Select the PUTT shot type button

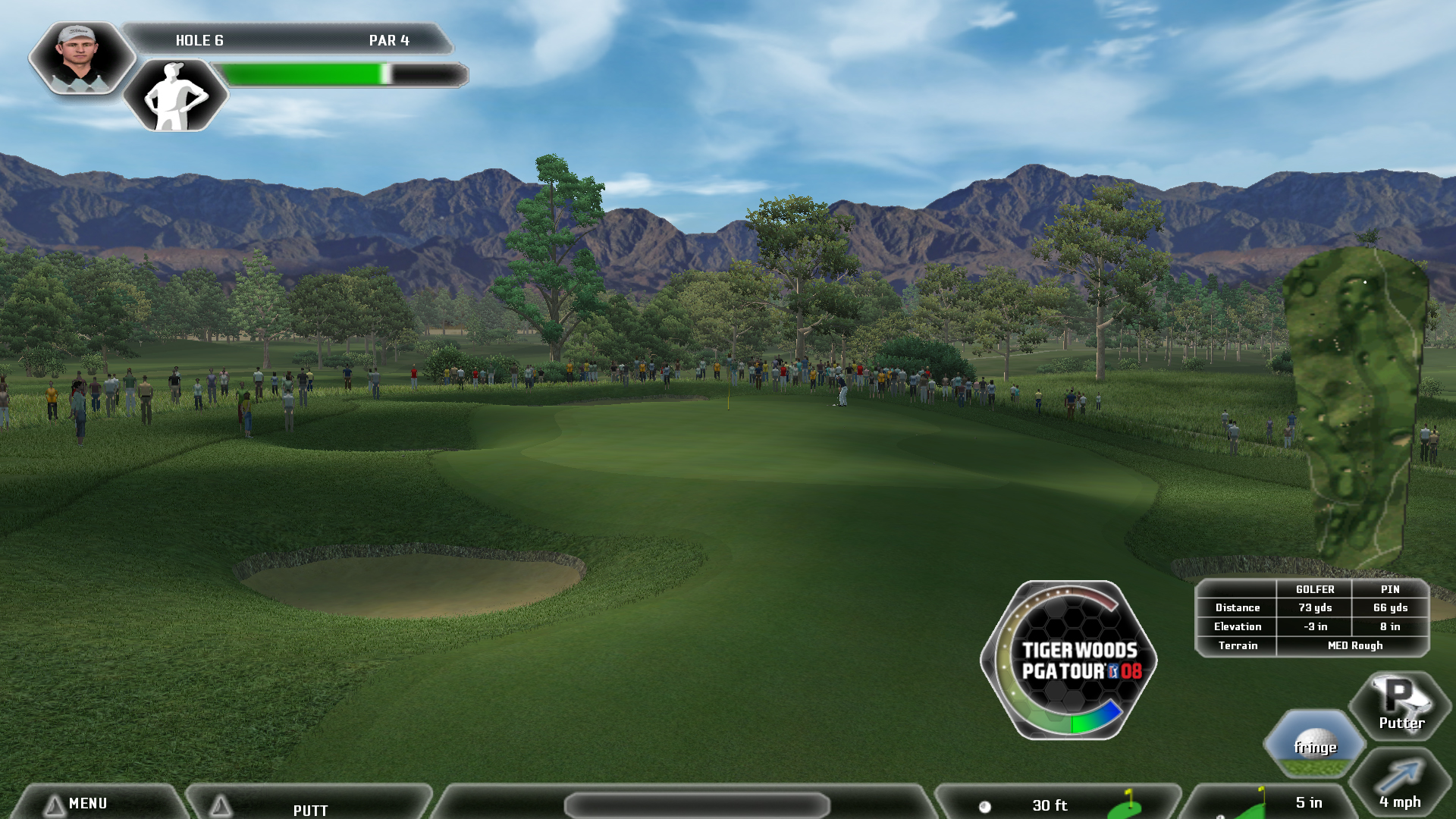309,808
